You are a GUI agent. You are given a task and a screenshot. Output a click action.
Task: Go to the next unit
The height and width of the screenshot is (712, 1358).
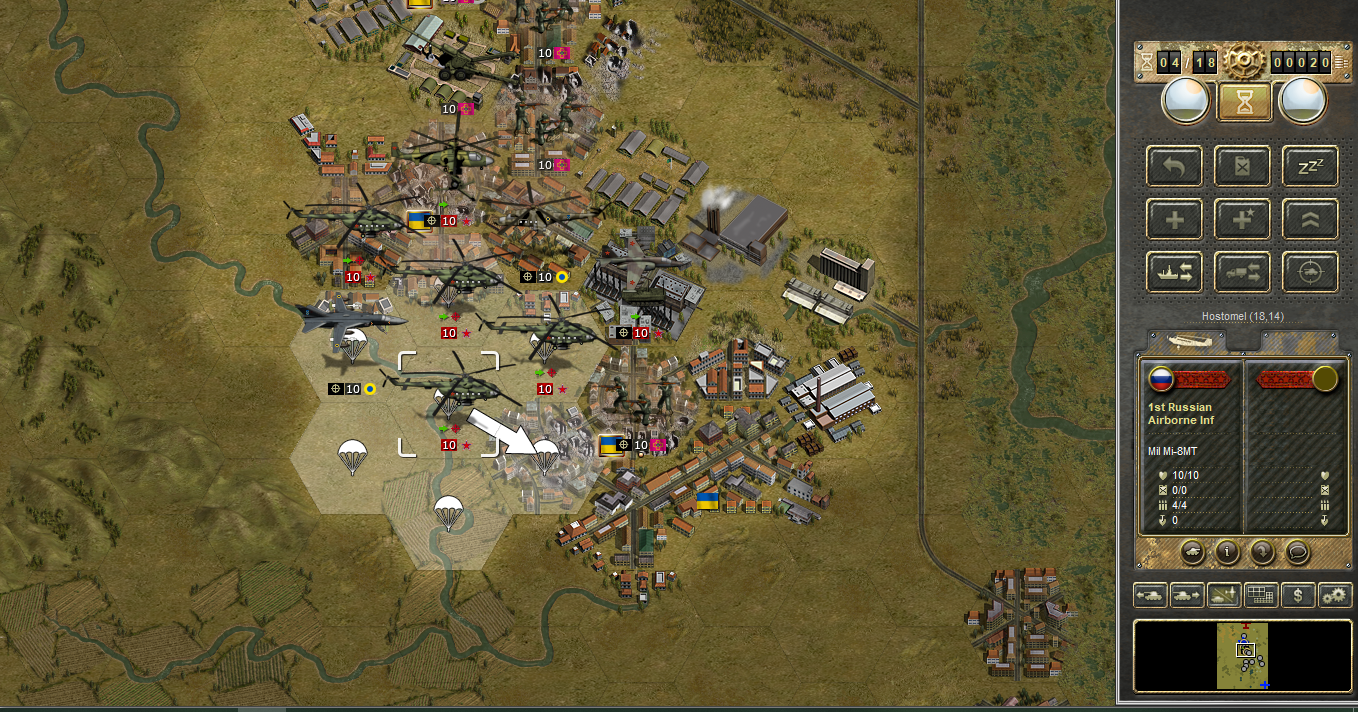click(1186, 595)
